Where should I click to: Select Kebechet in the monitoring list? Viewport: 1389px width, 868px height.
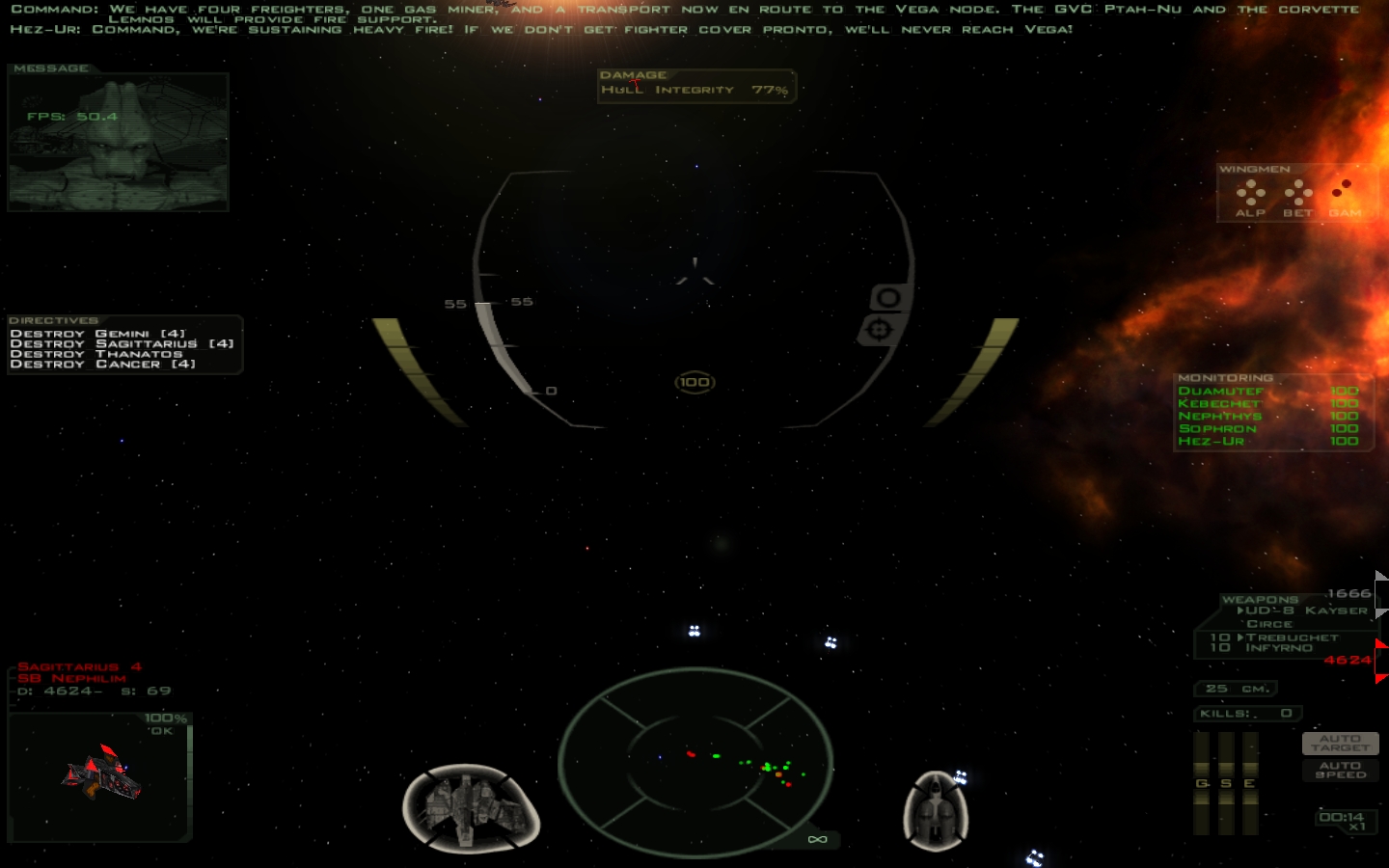click(x=1219, y=403)
